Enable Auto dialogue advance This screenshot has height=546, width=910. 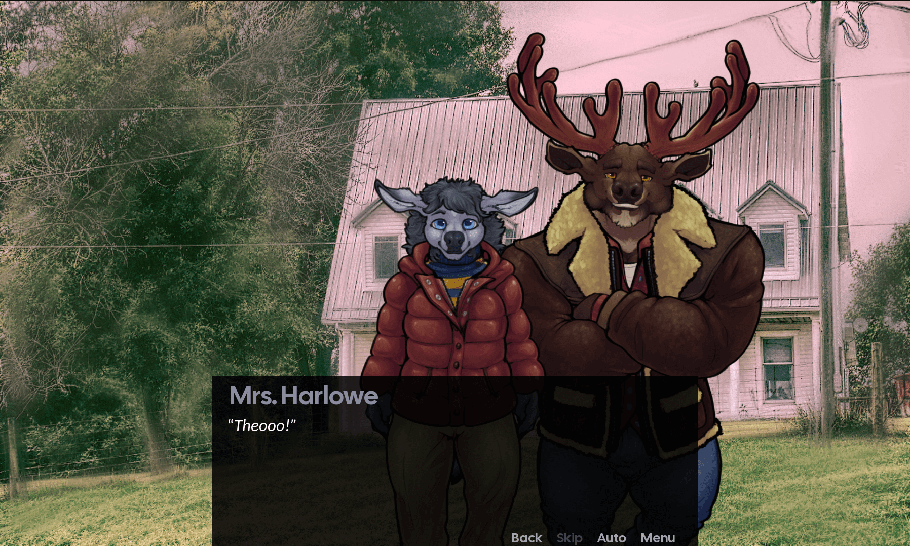click(x=611, y=538)
